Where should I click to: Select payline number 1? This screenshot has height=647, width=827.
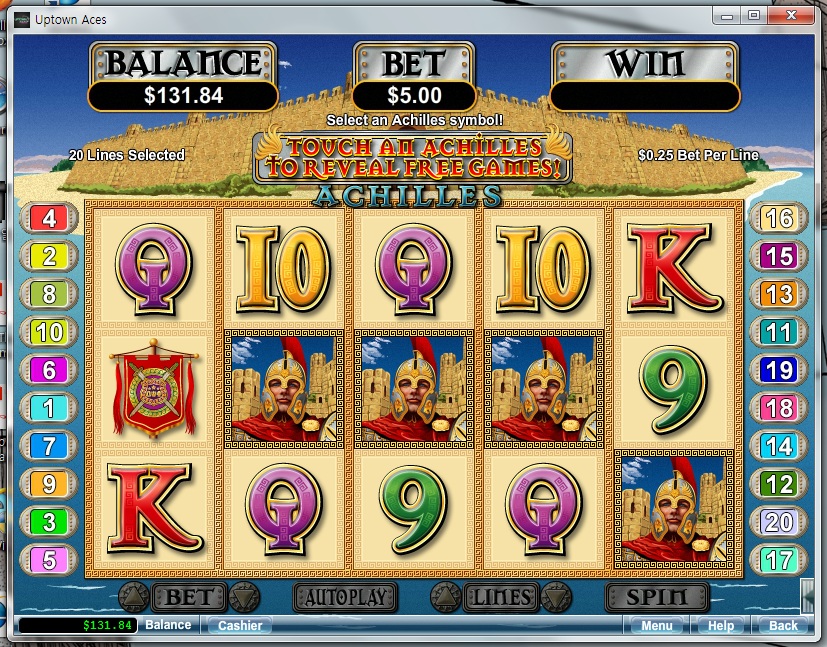coord(48,407)
